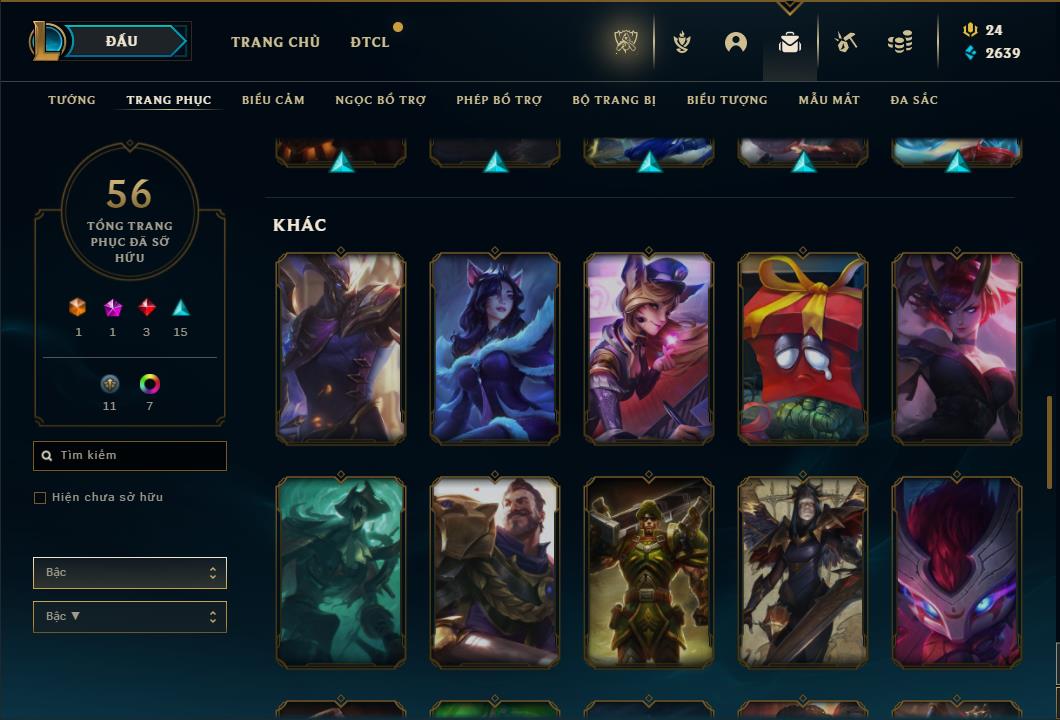Screen dimensions: 1060x720
Task: Choose the red-haired masked skin card
Action: pos(957,572)
